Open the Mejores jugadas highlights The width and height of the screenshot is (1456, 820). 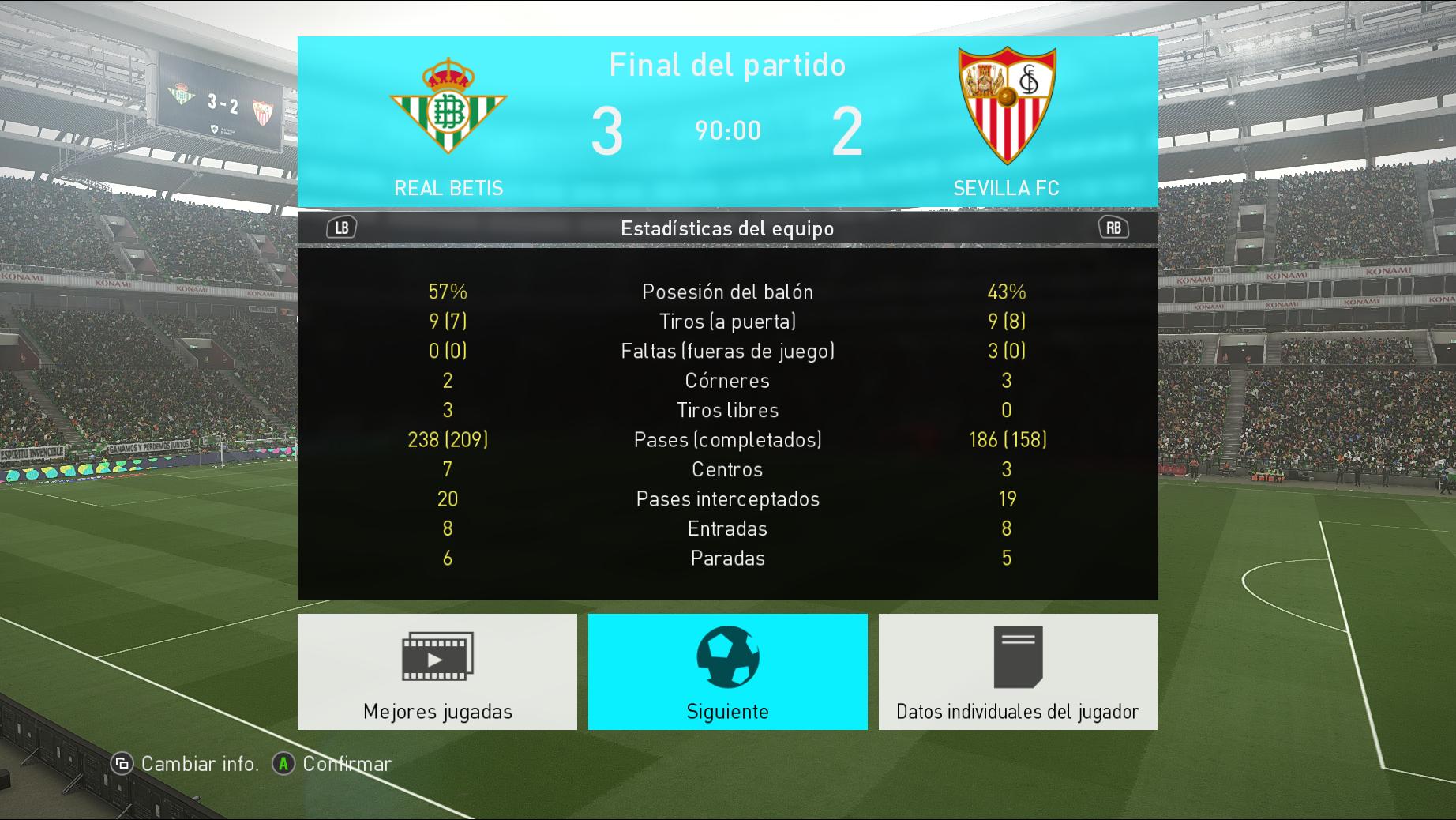[x=437, y=671]
